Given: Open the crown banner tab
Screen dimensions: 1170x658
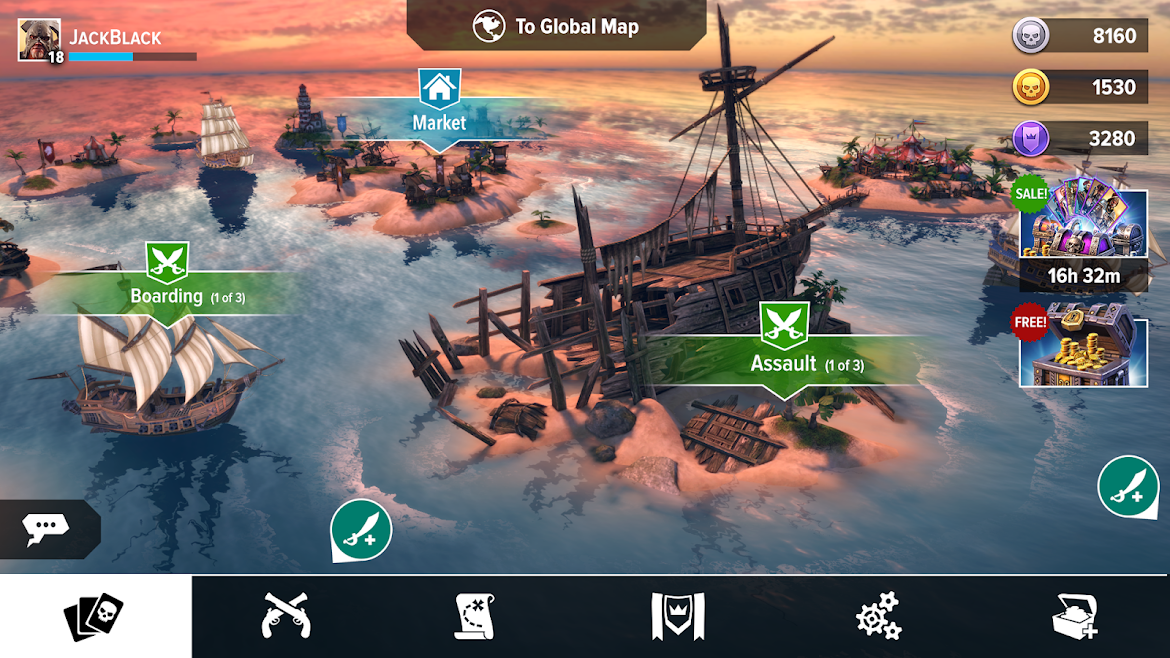Looking at the screenshot, I should pyautogui.click(x=678, y=616).
